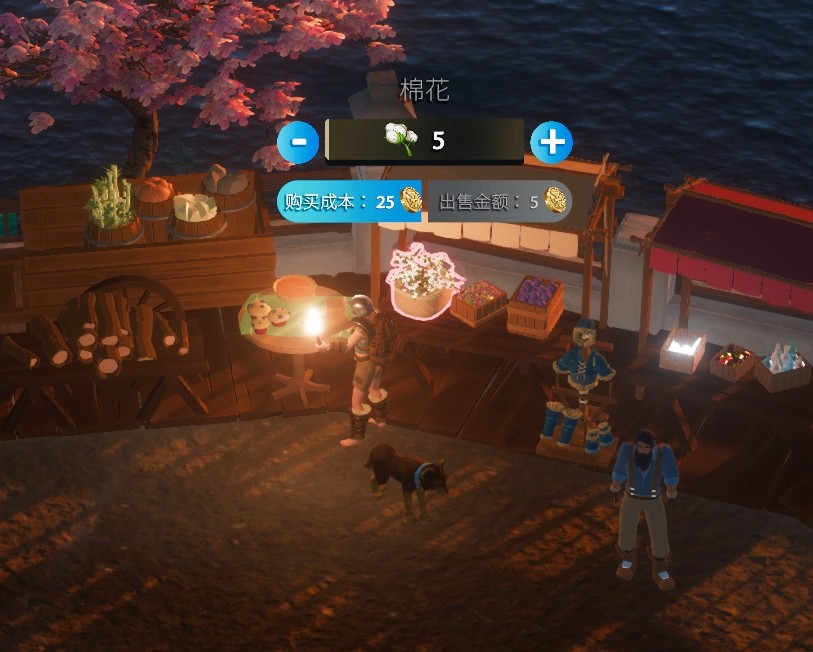This screenshot has width=813, height=652.
Task: Click the 购买成本 buy cost button
Action: coord(351,201)
